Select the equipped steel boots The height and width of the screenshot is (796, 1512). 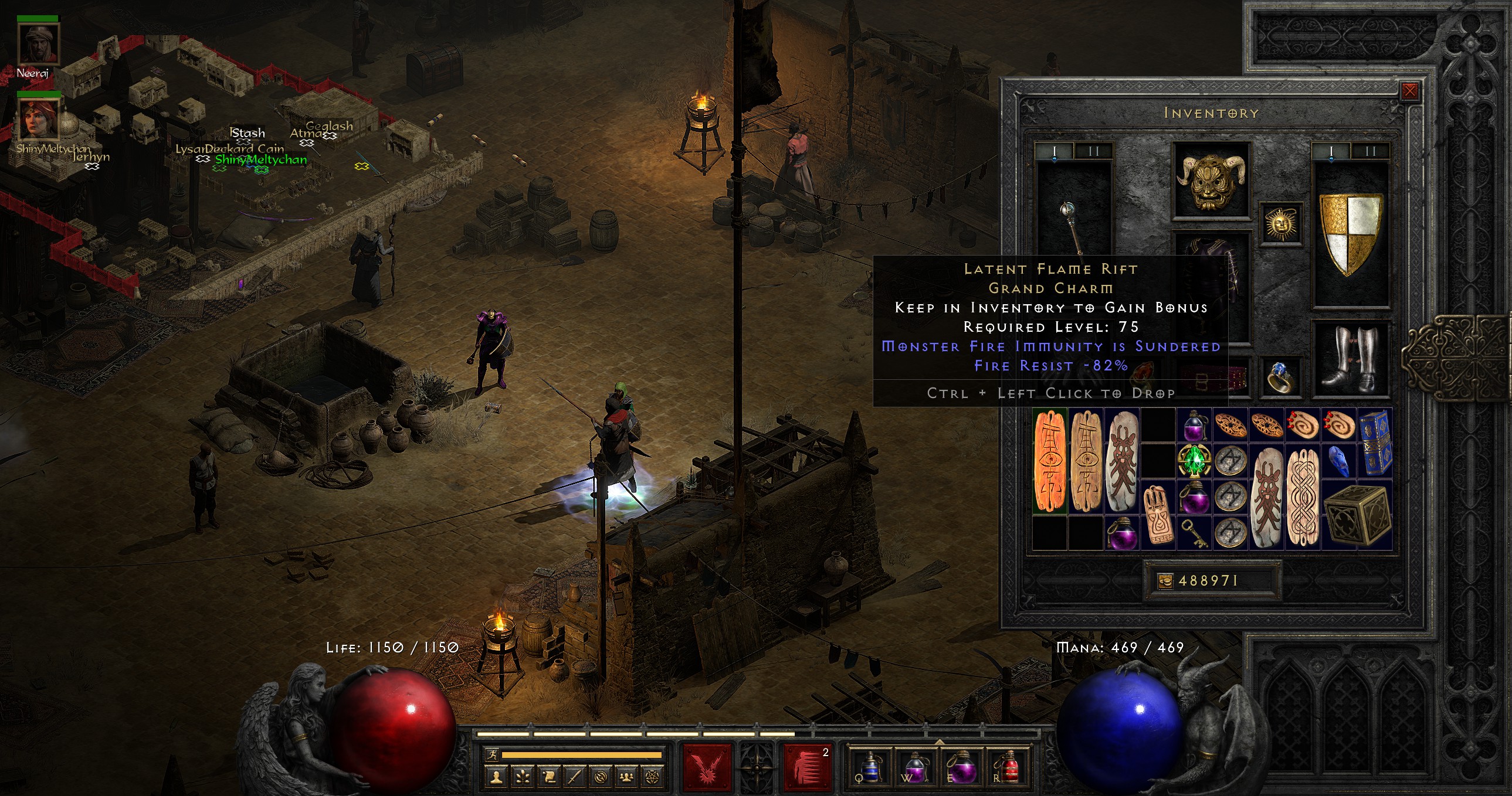(1351, 359)
